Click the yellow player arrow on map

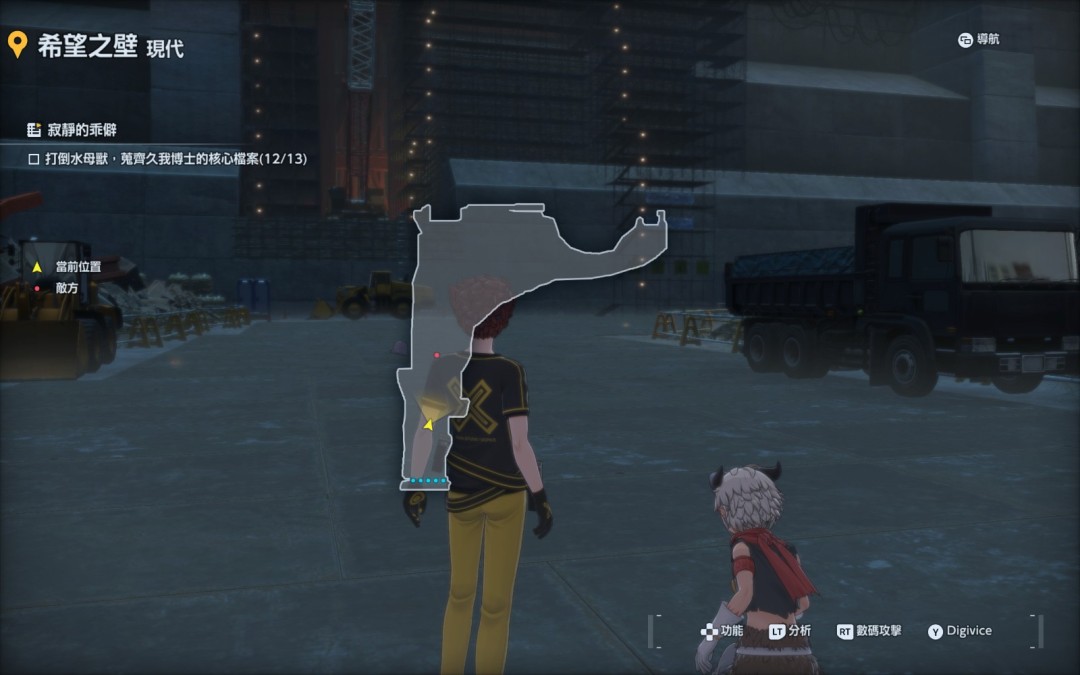click(x=429, y=425)
